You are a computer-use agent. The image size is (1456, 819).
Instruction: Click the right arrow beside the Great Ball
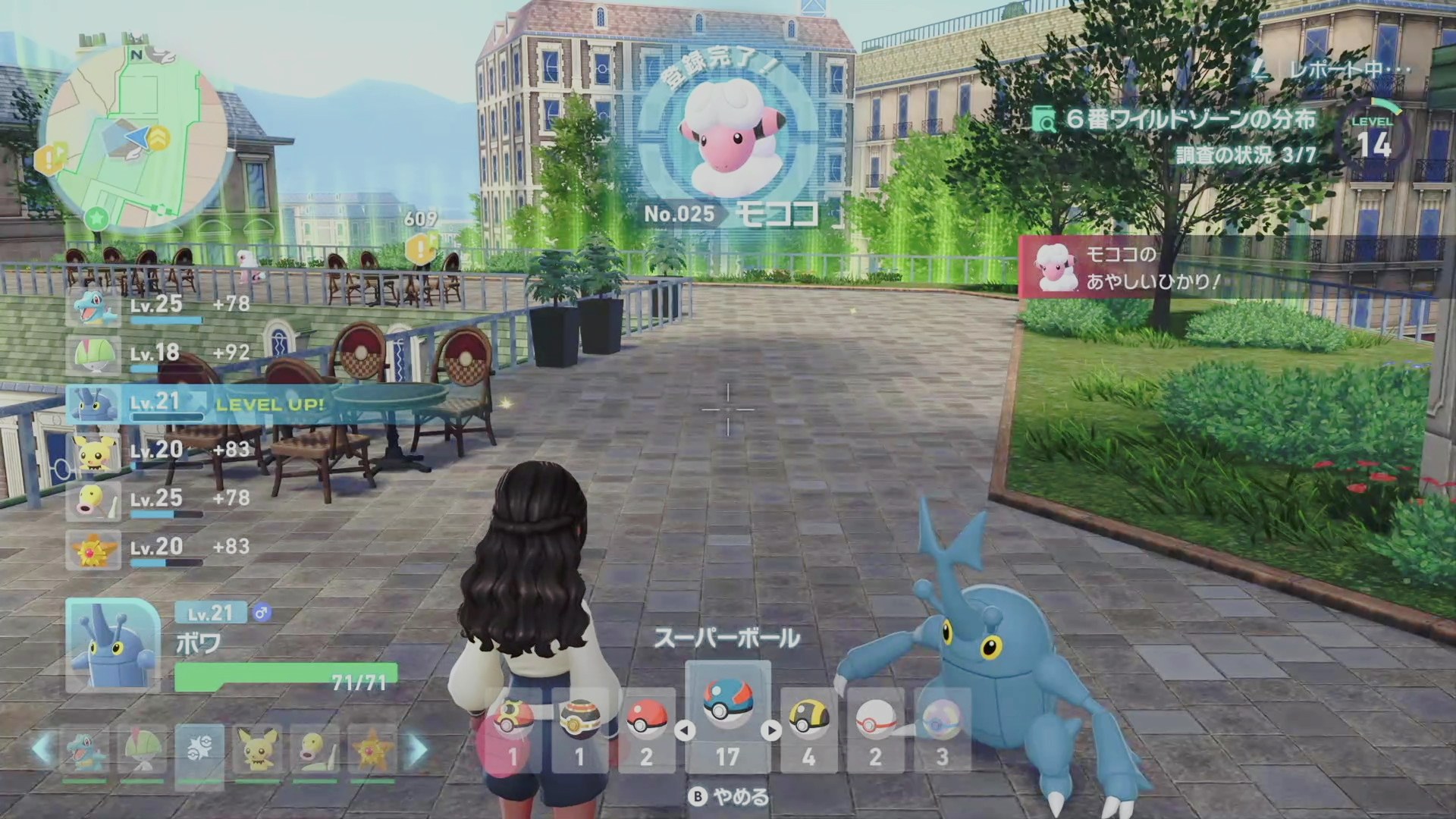pyautogui.click(x=771, y=730)
